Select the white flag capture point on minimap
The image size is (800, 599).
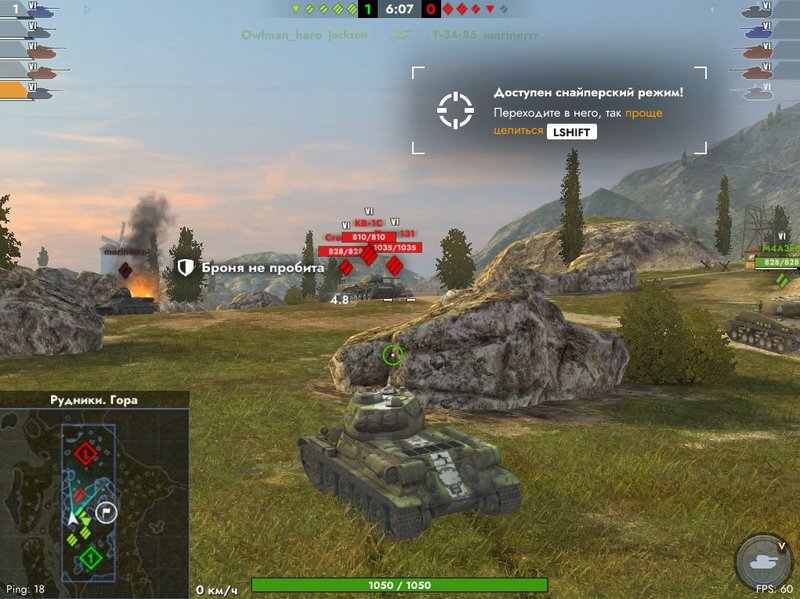(x=107, y=513)
